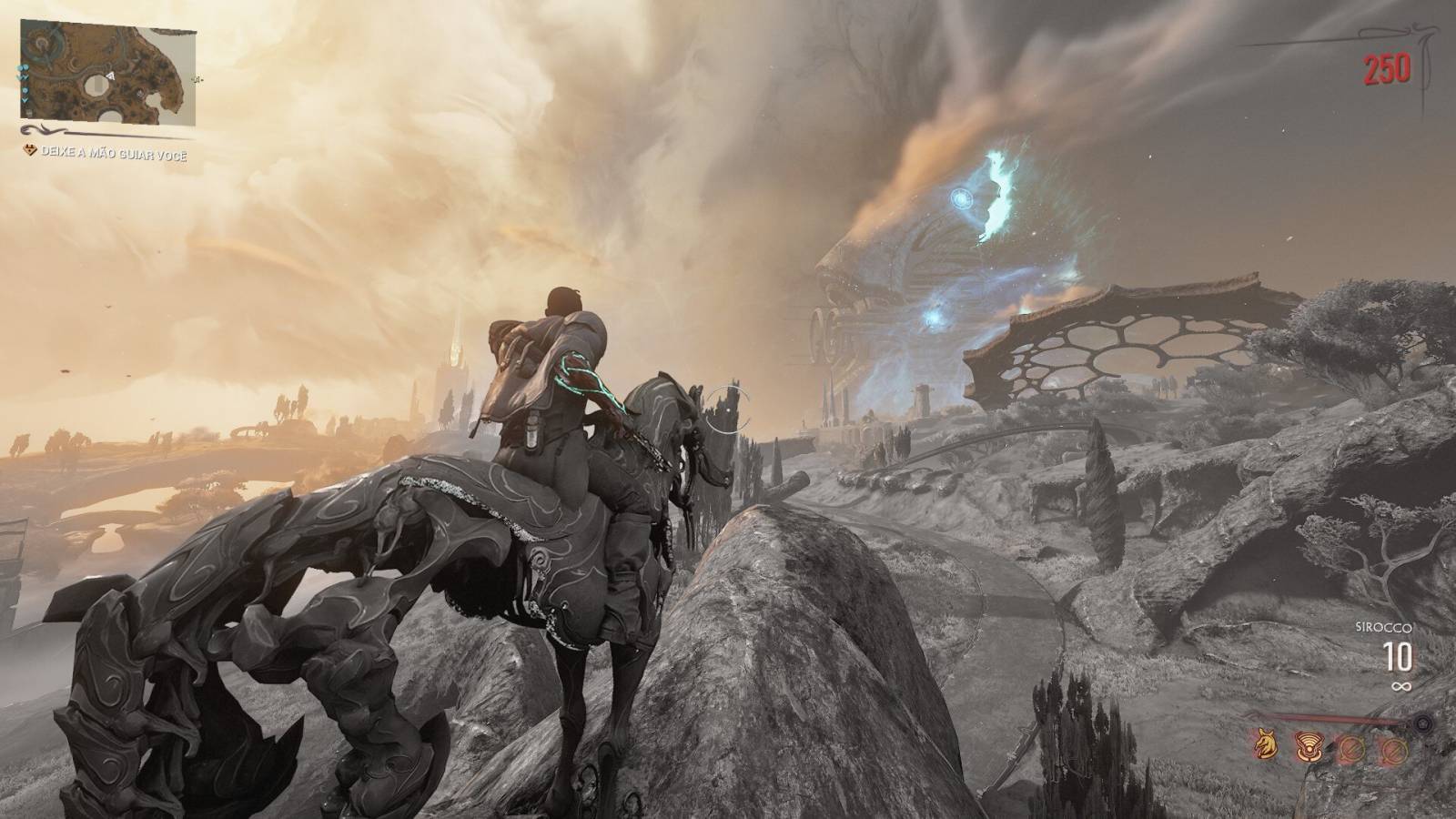Click the player arrow marker on the minimap
Viewport: 1456px width, 819px height.
point(110,76)
